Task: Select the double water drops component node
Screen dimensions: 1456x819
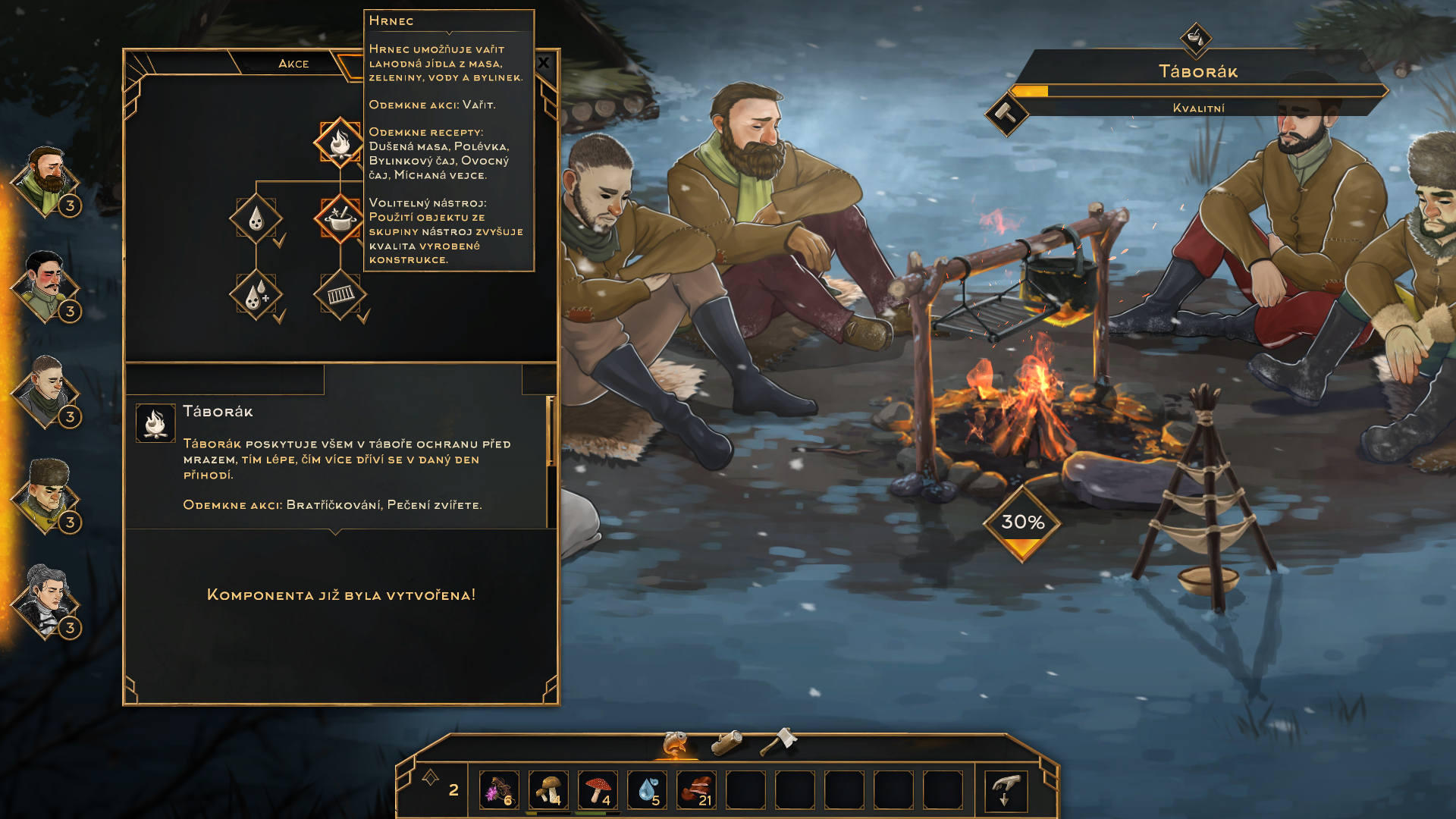Action: point(256,295)
